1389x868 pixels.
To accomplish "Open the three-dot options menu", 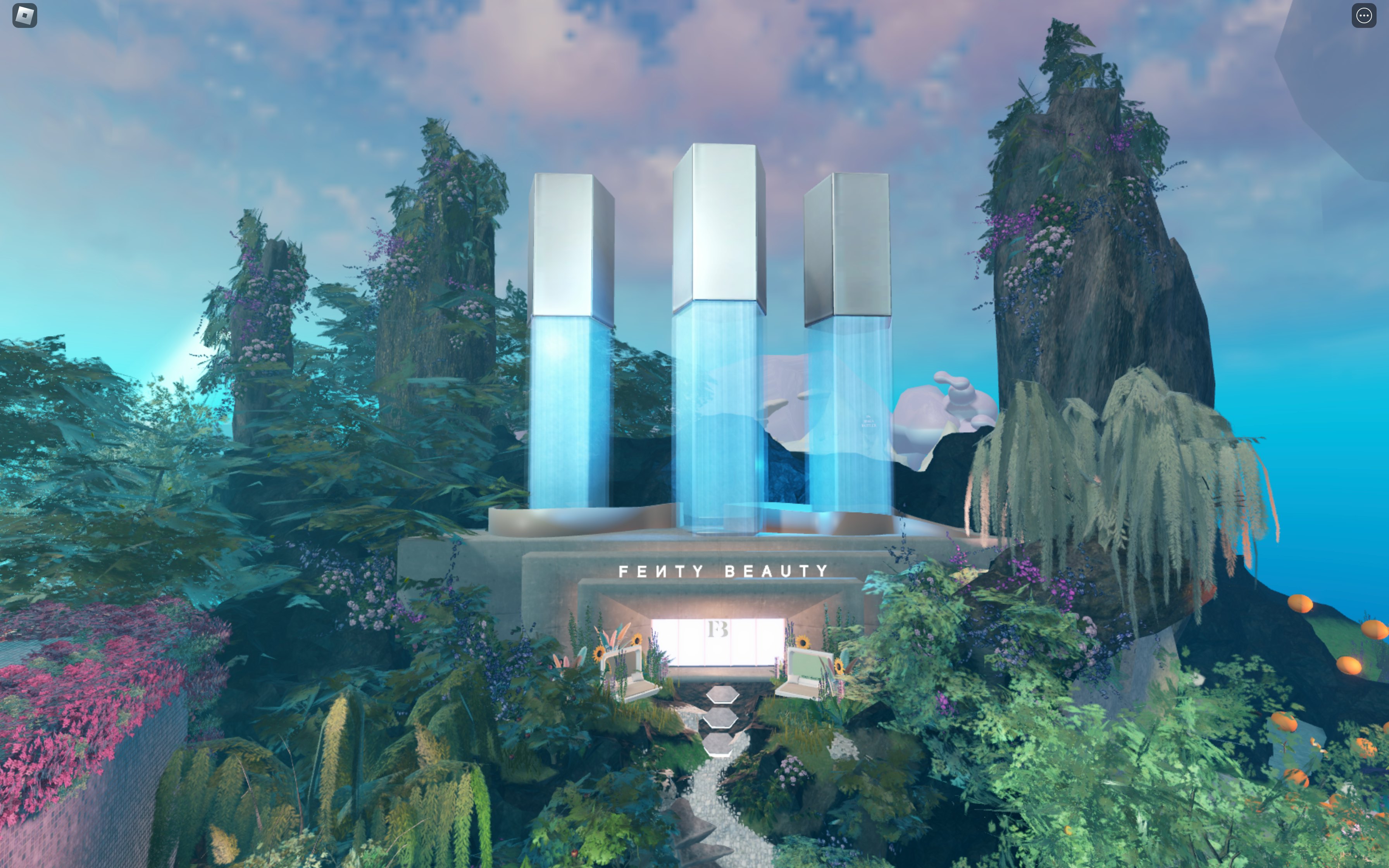I will pyautogui.click(x=1363, y=15).
